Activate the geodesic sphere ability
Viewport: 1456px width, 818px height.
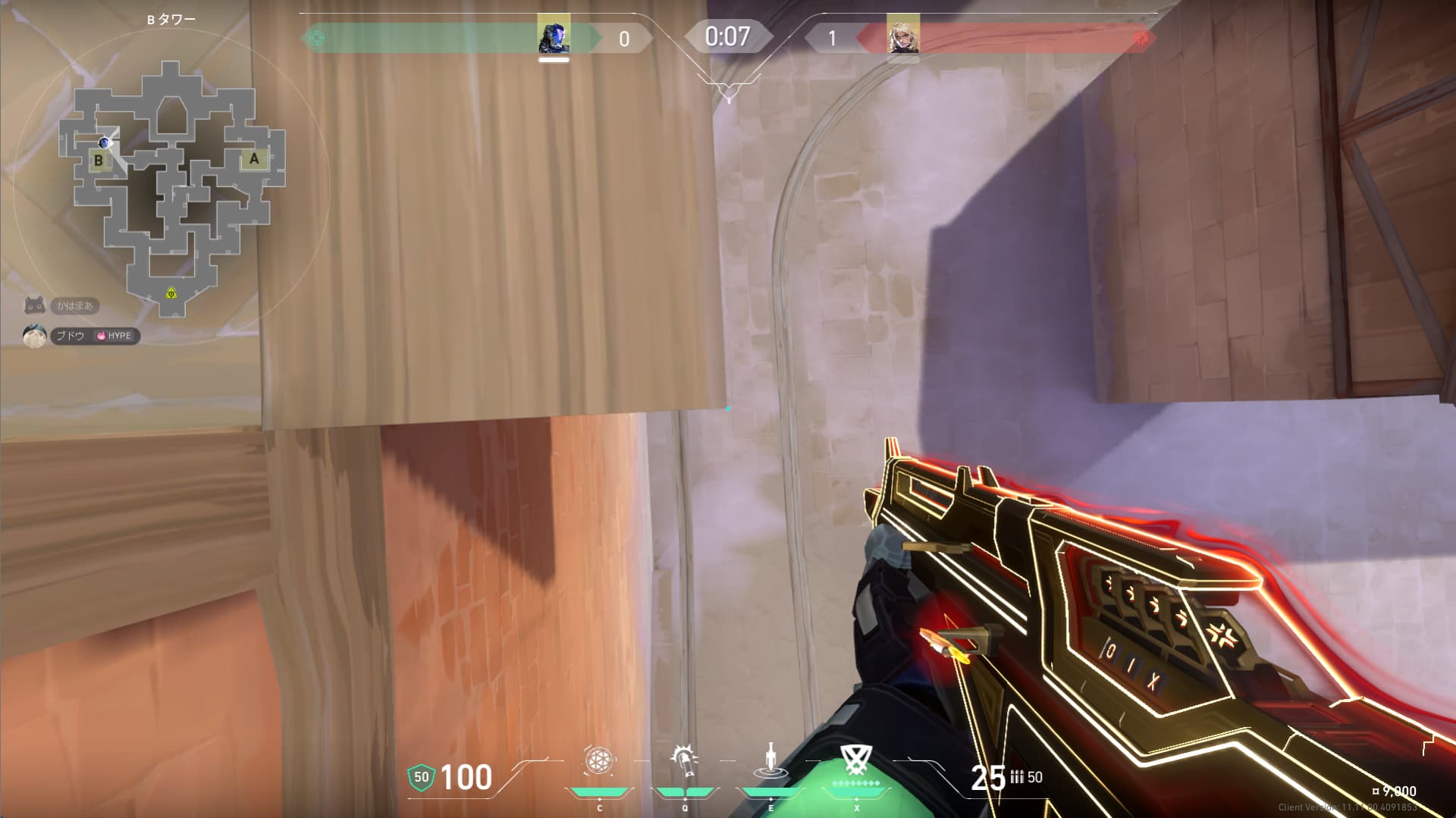tap(598, 761)
